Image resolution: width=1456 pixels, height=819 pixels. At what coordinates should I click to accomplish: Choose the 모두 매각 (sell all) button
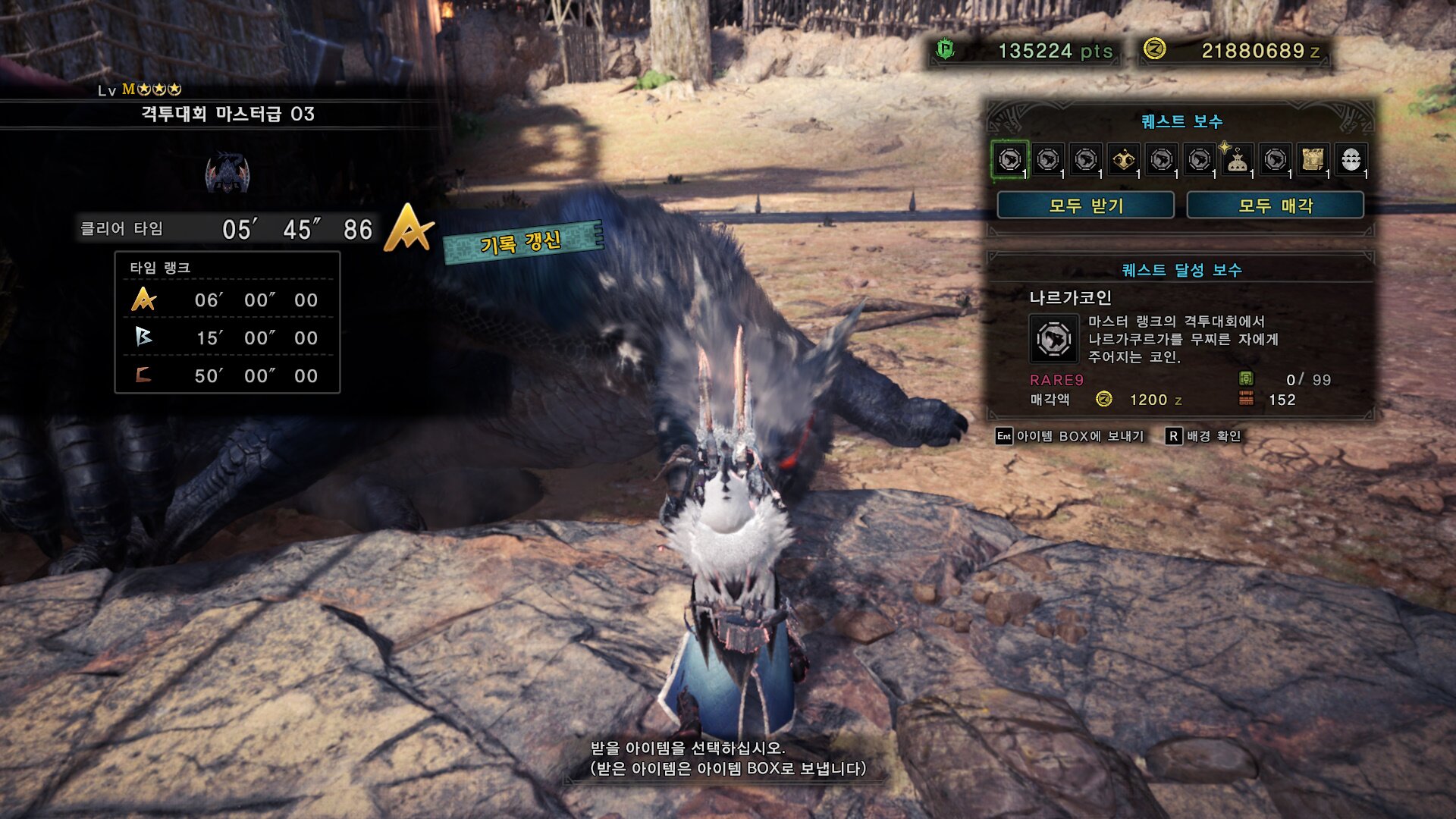tap(1275, 206)
